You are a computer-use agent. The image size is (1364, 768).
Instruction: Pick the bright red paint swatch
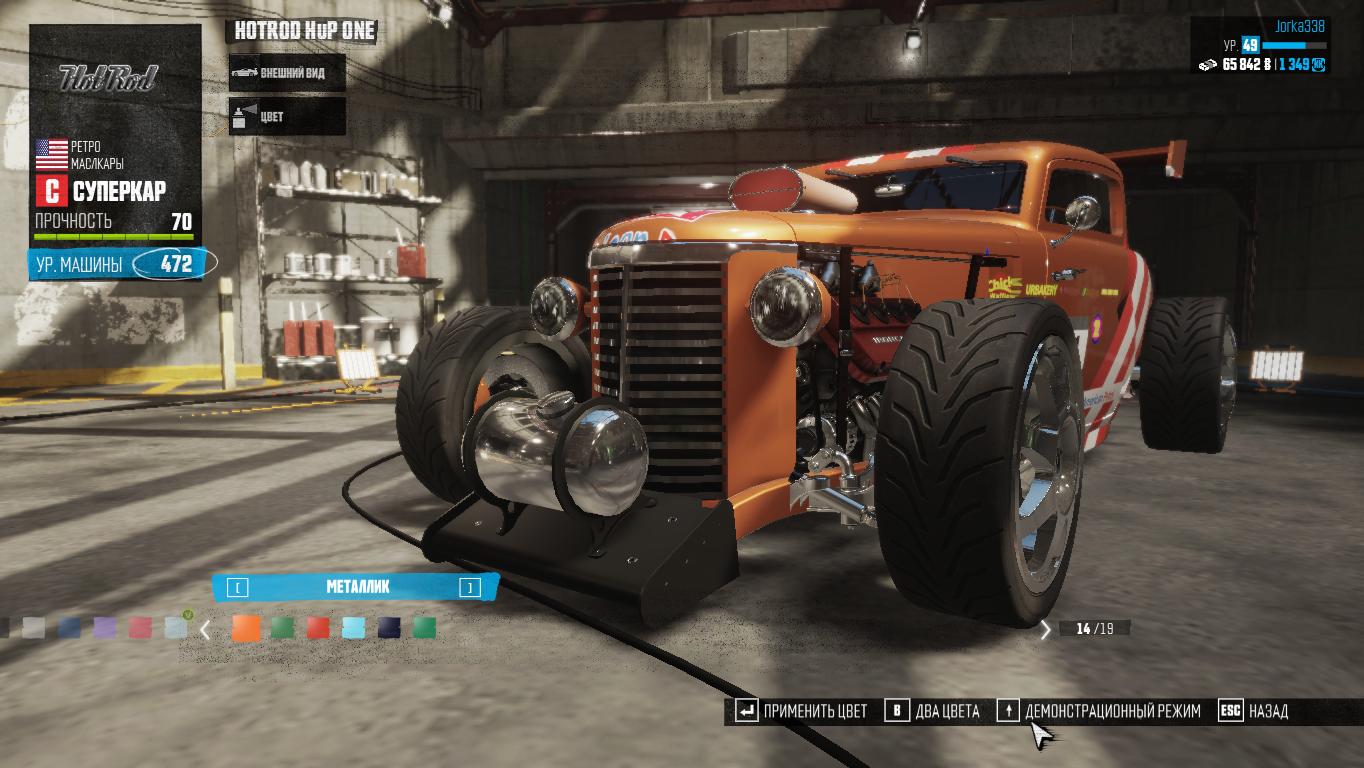pos(318,628)
